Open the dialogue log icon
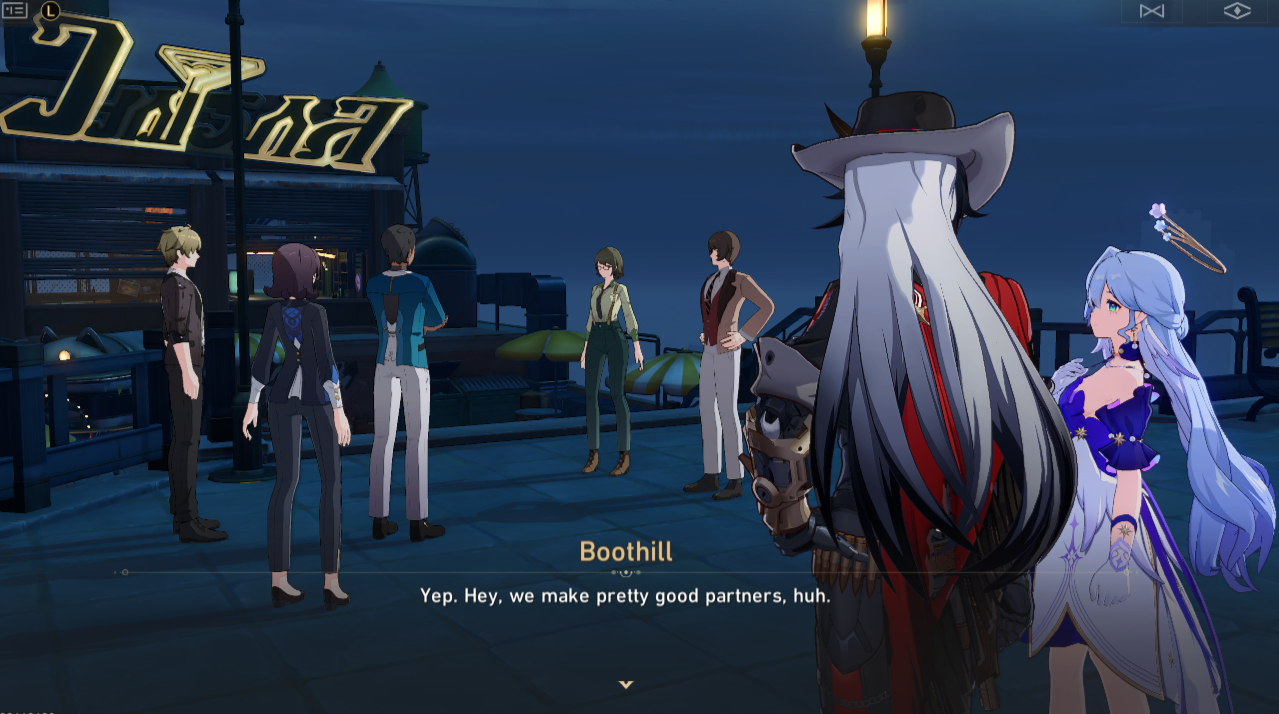The width and height of the screenshot is (1279, 714). coord(15,10)
